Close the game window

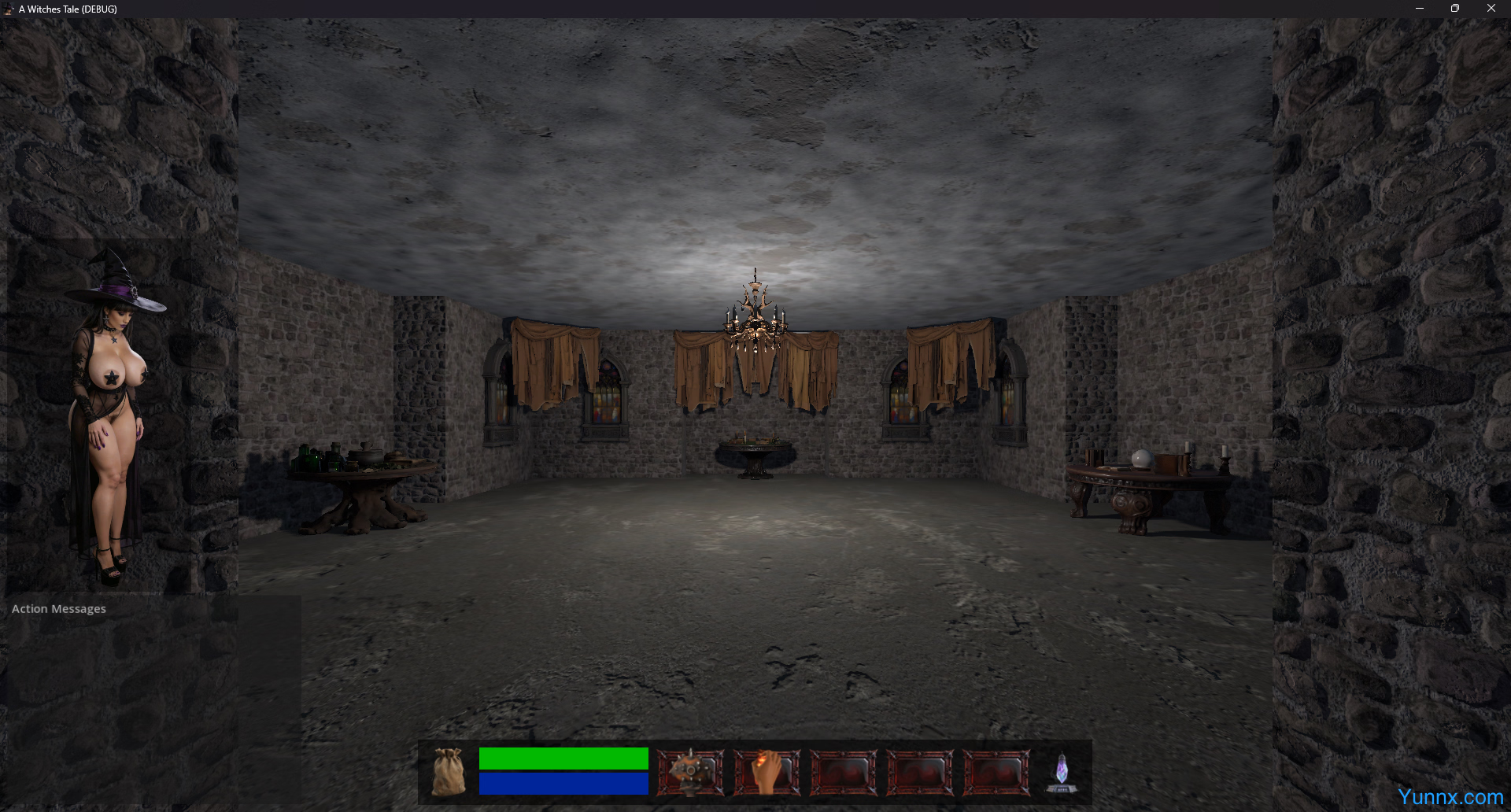[1491, 9]
